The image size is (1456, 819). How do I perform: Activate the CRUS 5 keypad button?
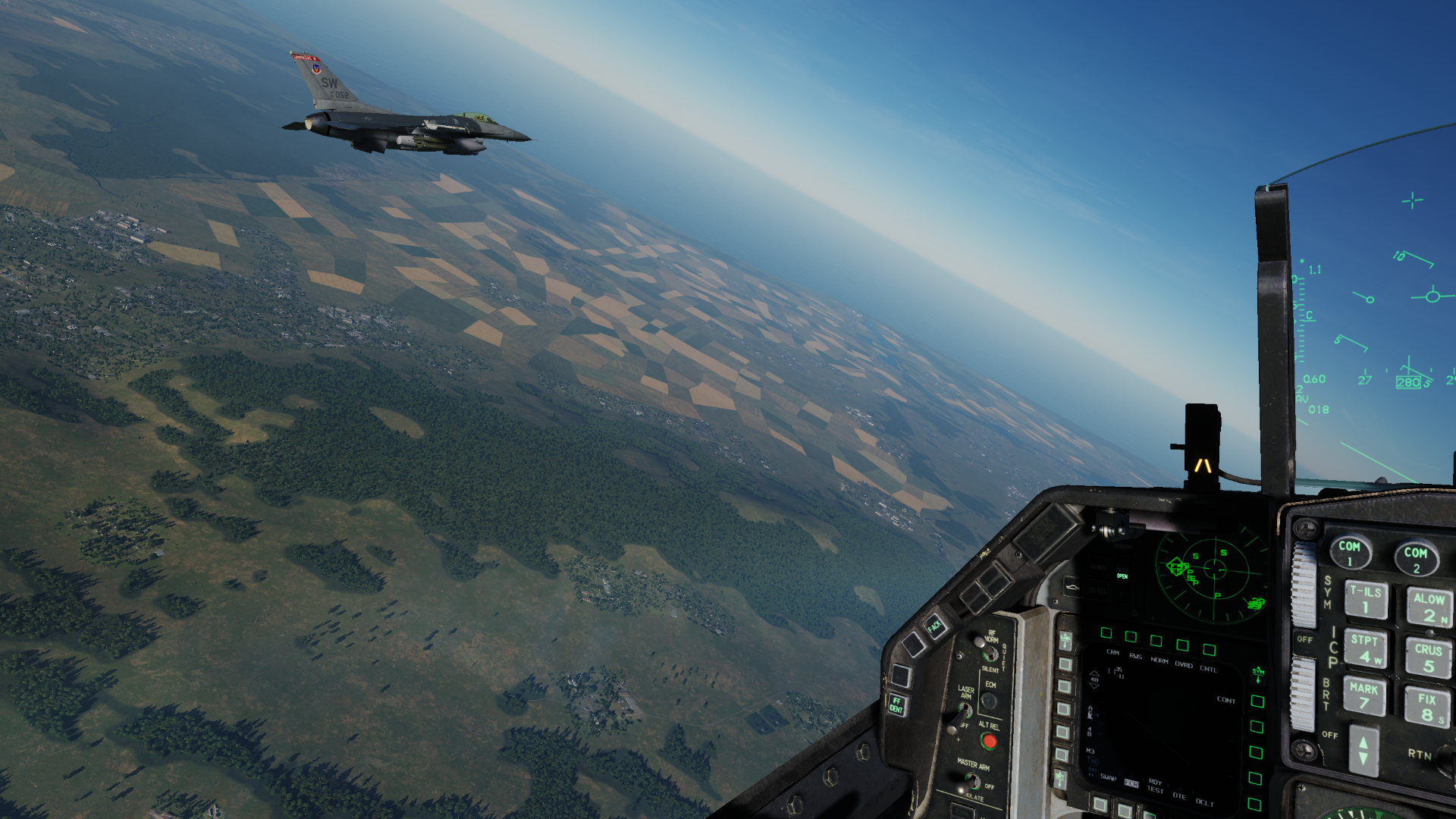tap(1429, 657)
